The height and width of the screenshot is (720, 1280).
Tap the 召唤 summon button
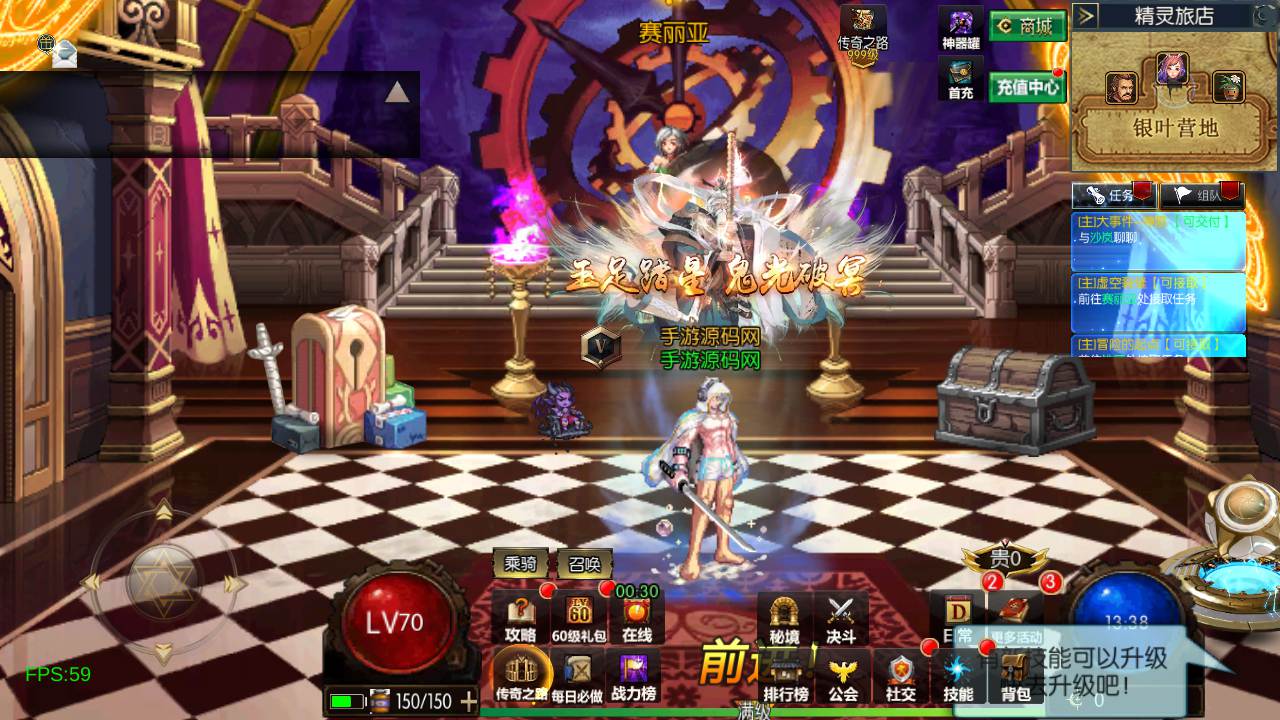[x=584, y=564]
